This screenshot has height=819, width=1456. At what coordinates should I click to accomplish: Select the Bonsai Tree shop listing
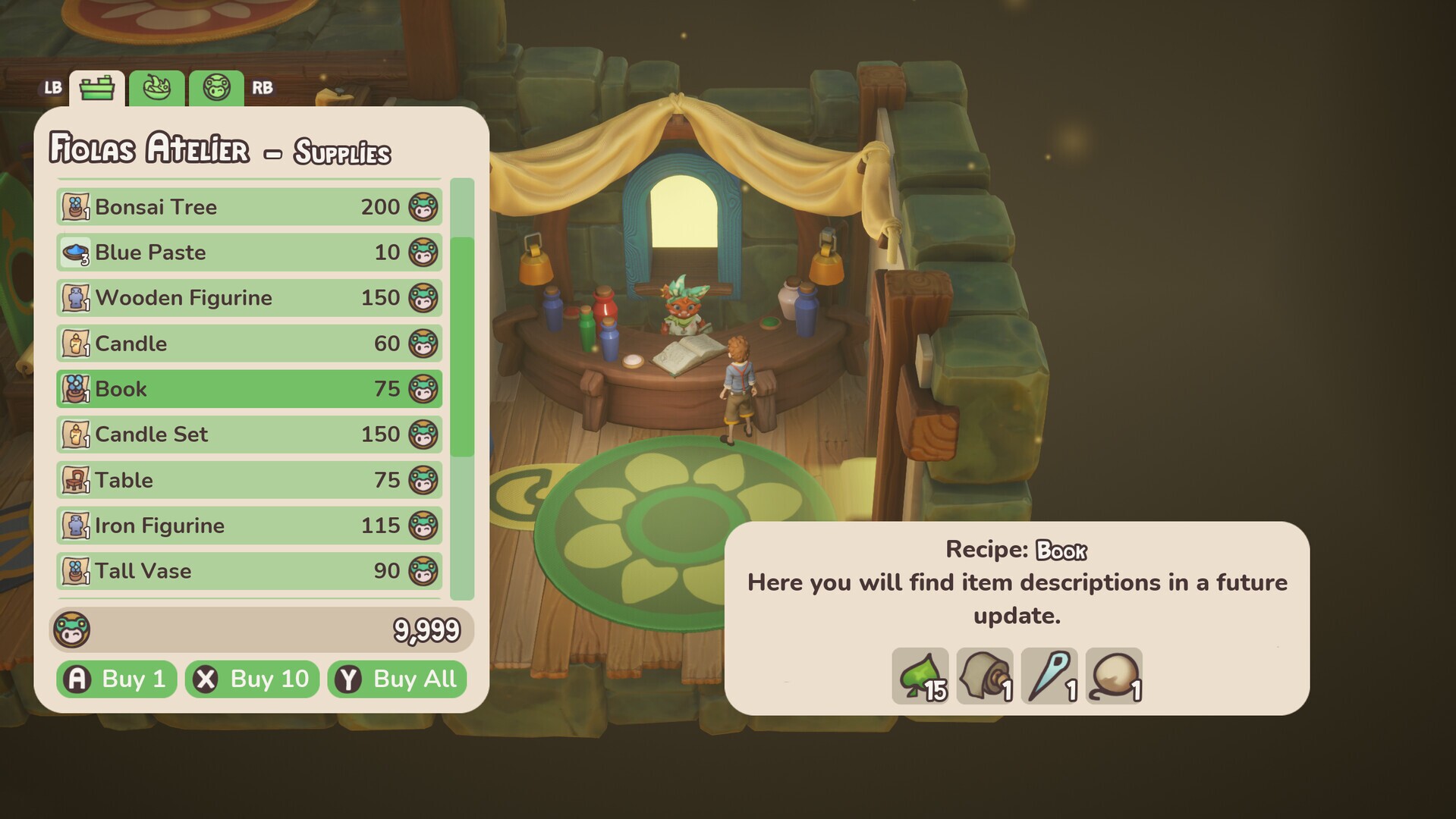click(x=249, y=206)
